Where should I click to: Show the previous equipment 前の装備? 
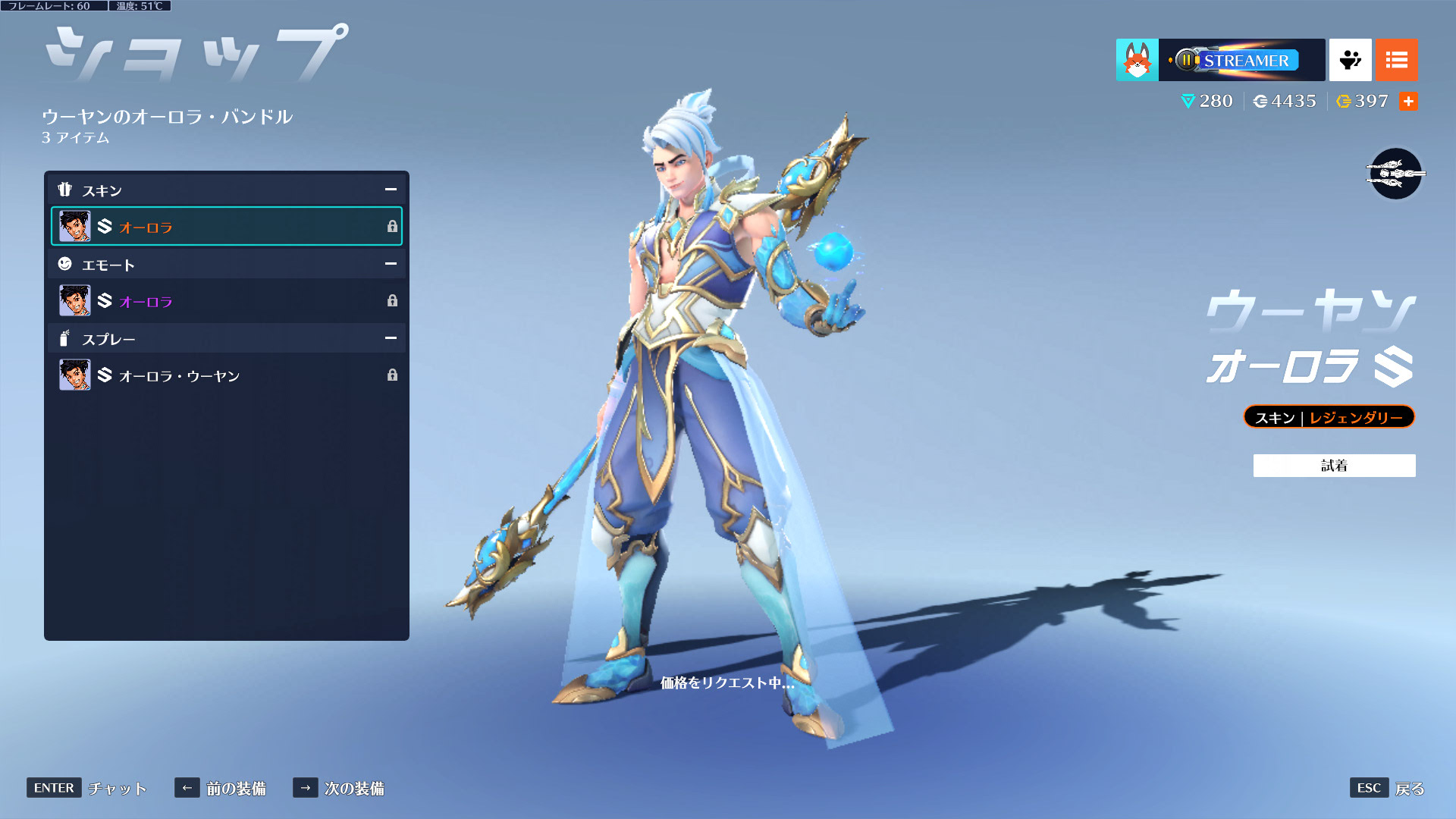tap(221, 789)
